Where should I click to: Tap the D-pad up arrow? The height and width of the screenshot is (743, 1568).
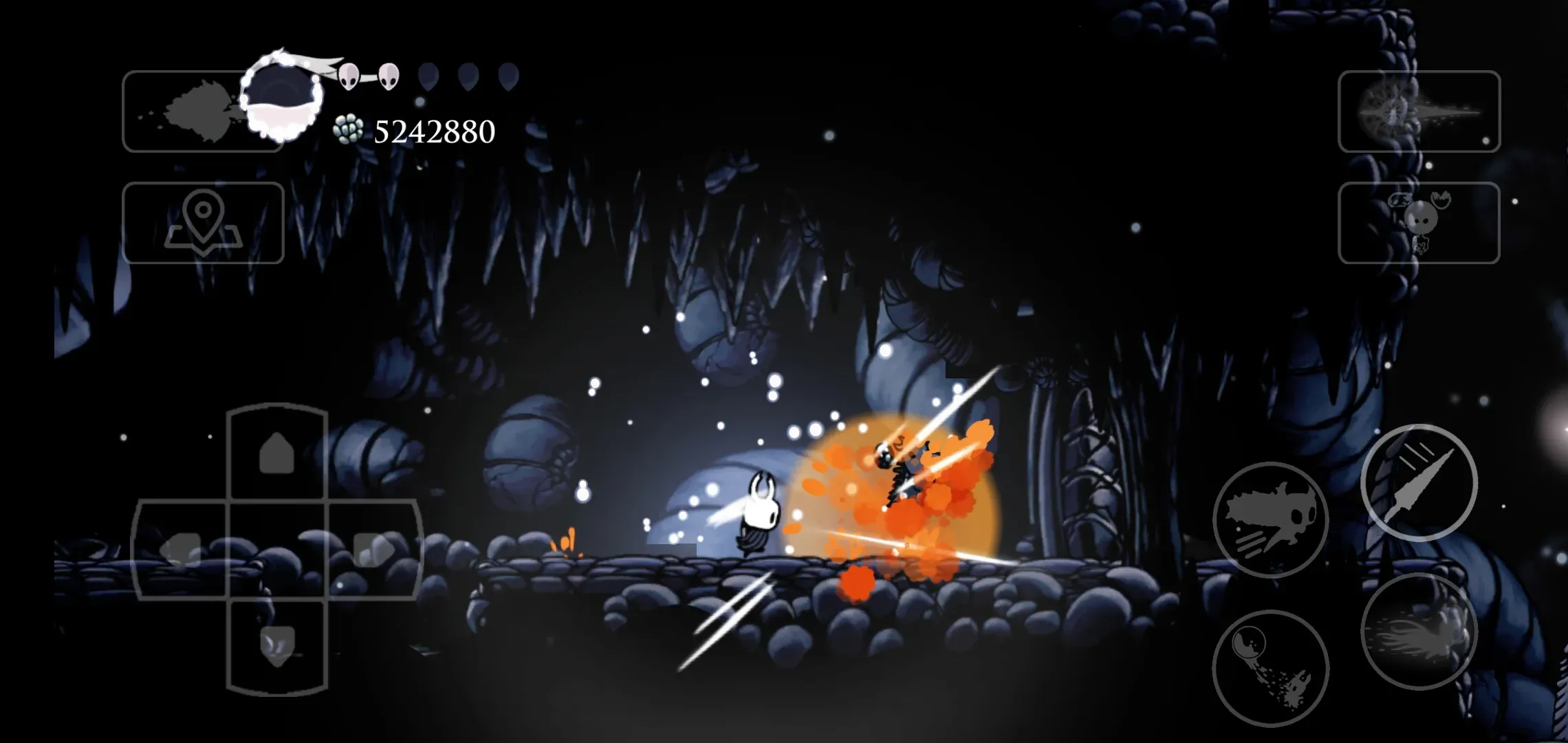pyautogui.click(x=276, y=452)
